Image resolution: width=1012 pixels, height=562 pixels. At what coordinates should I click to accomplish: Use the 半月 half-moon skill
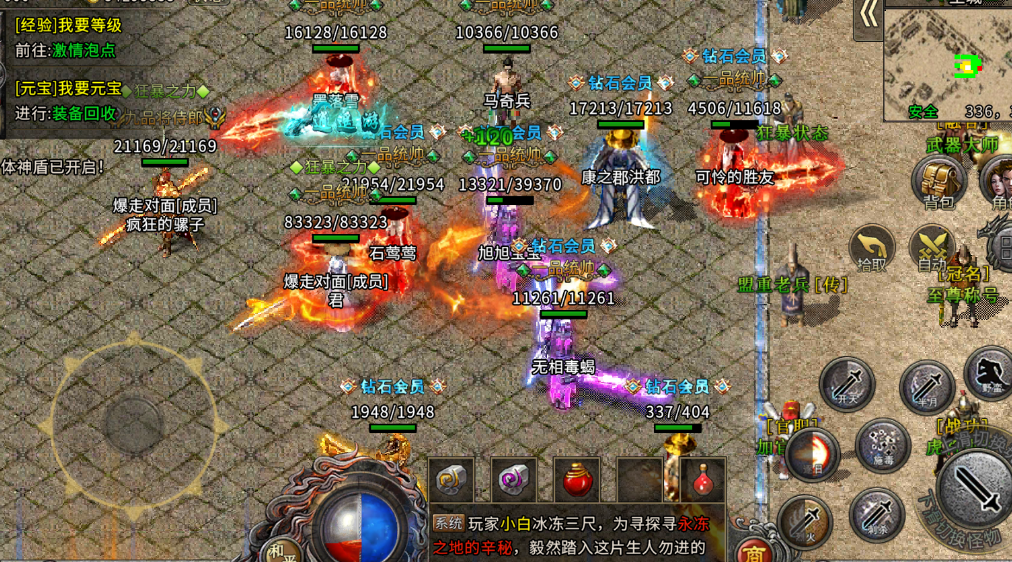pos(927,387)
